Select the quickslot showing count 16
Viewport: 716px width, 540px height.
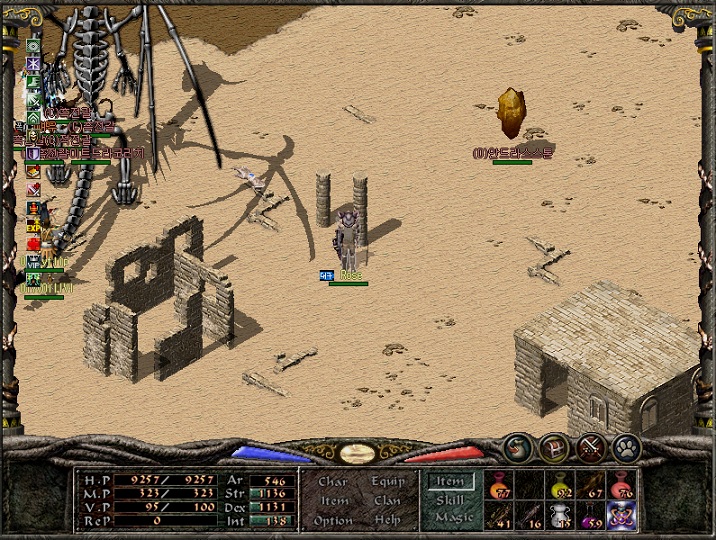[531, 515]
